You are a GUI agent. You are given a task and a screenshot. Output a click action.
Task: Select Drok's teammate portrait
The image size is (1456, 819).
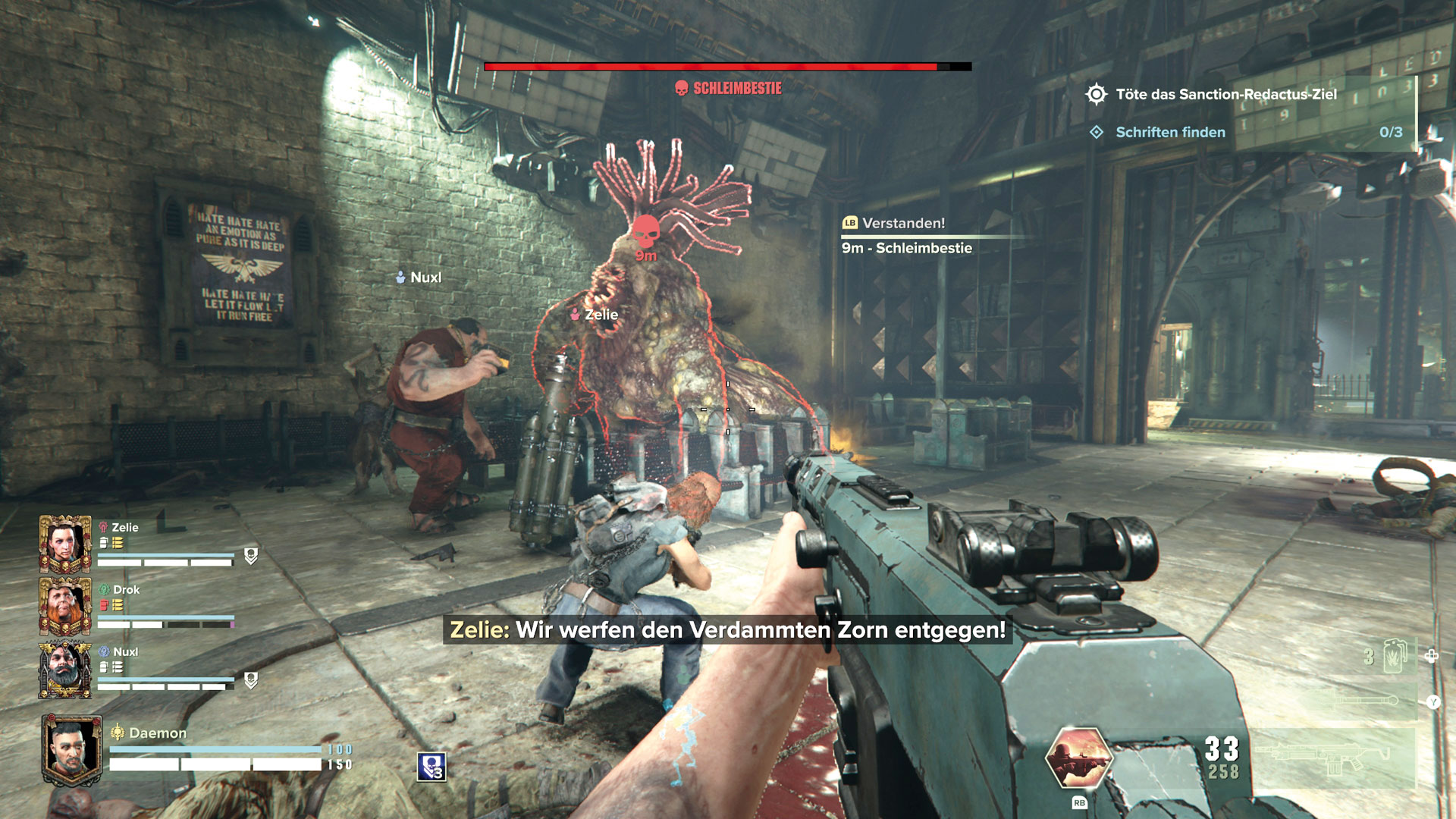click(x=65, y=605)
